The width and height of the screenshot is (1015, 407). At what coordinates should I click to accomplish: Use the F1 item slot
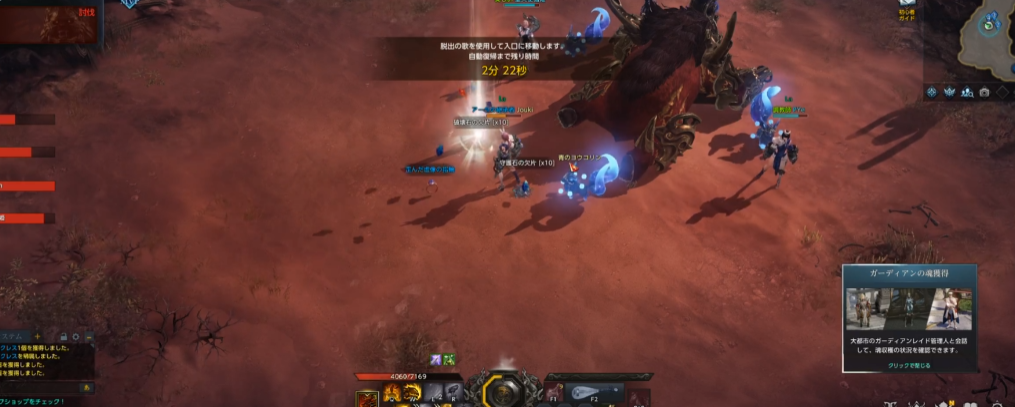pos(554,392)
